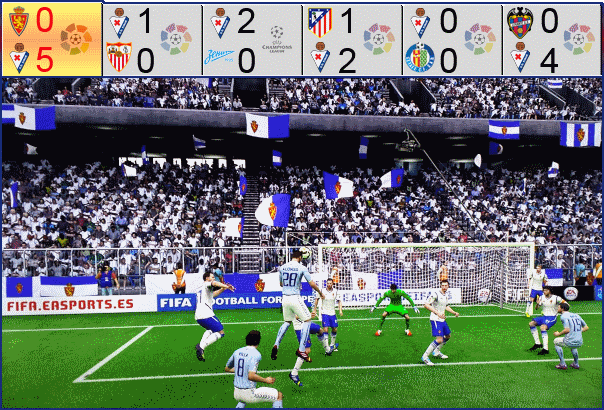
Task: Open the Levante 0-4 match tile
Action: click(551, 39)
